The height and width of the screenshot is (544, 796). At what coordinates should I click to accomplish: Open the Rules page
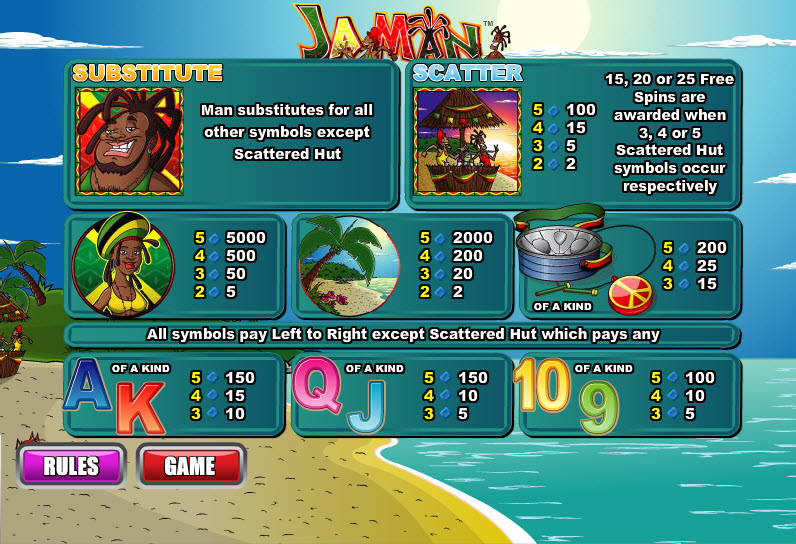point(71,465)
